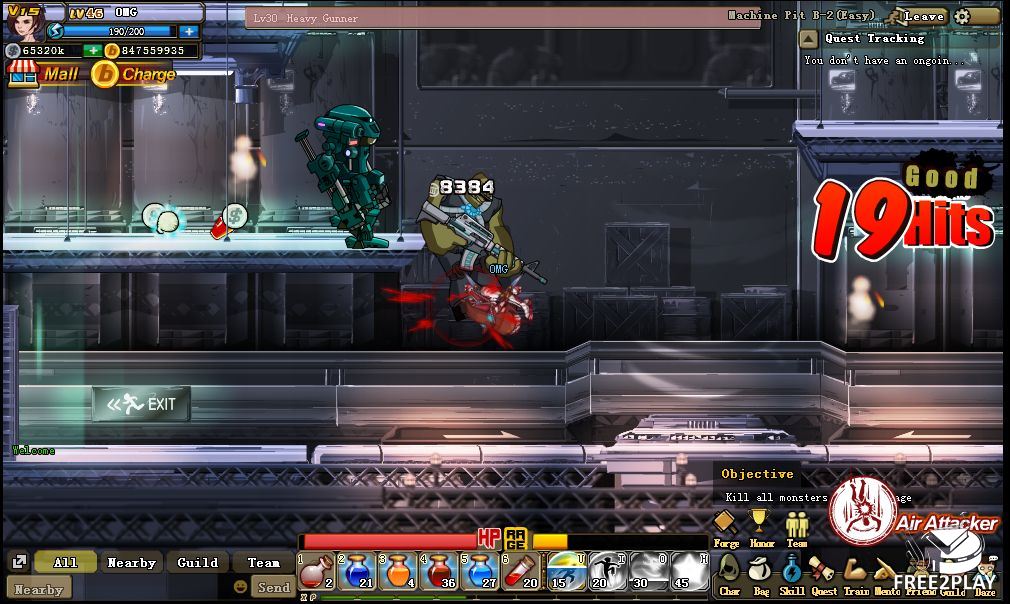Send the chat message

click(273, 588)
